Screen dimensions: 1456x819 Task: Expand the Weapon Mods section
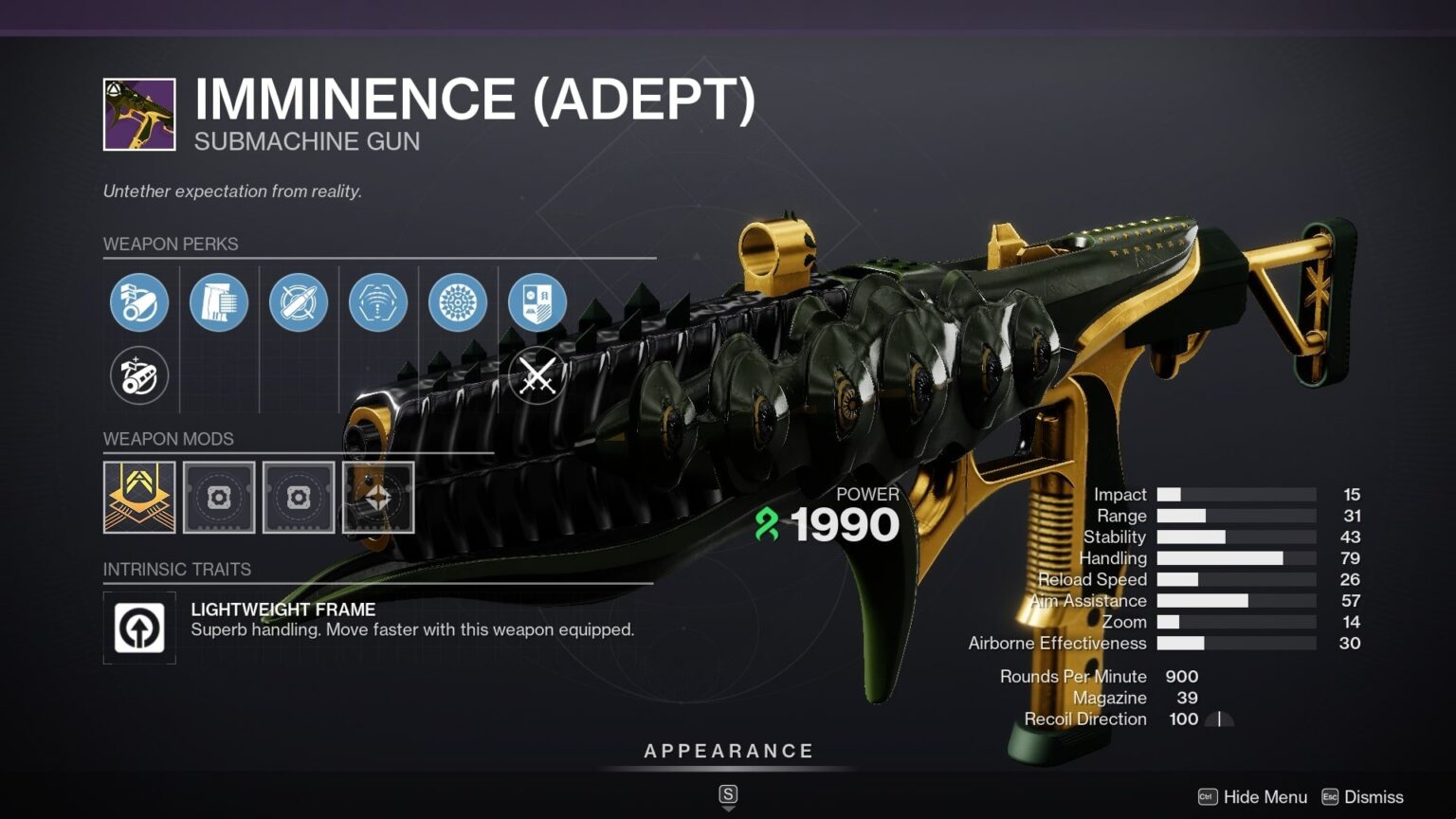170,439
